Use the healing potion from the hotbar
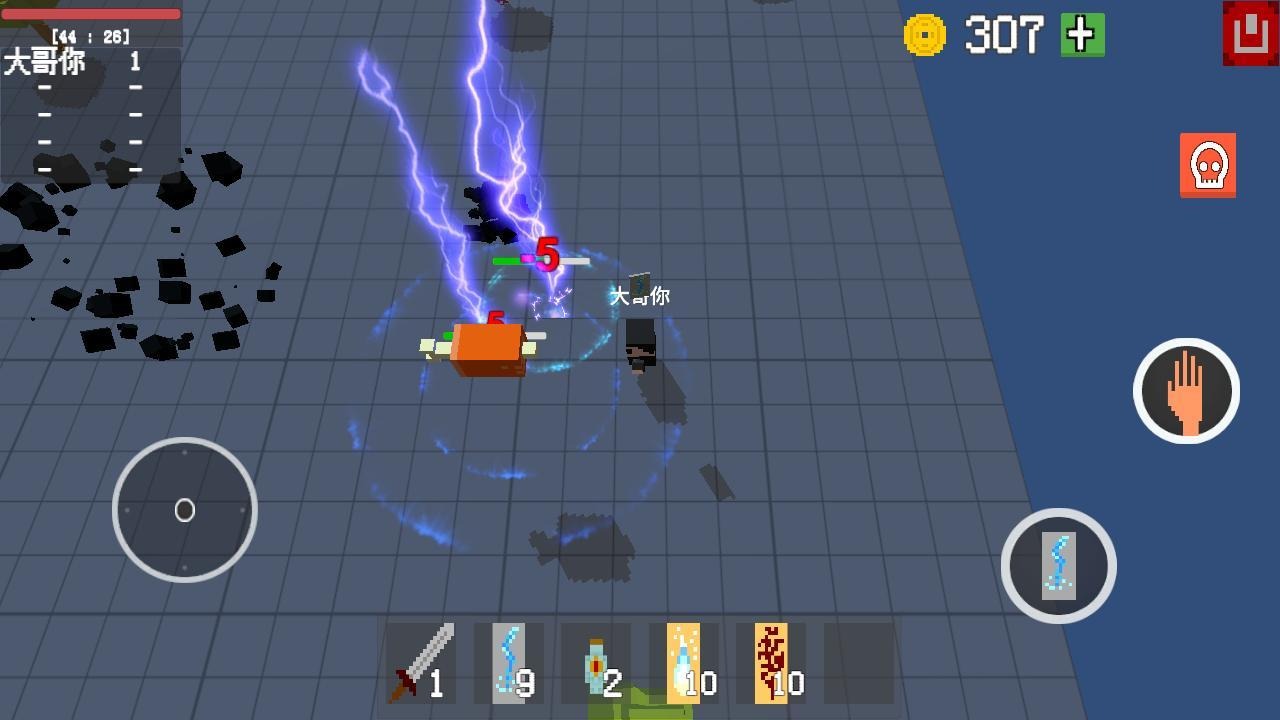Viewport: 1280px width, 720px height. coord(595,660)
